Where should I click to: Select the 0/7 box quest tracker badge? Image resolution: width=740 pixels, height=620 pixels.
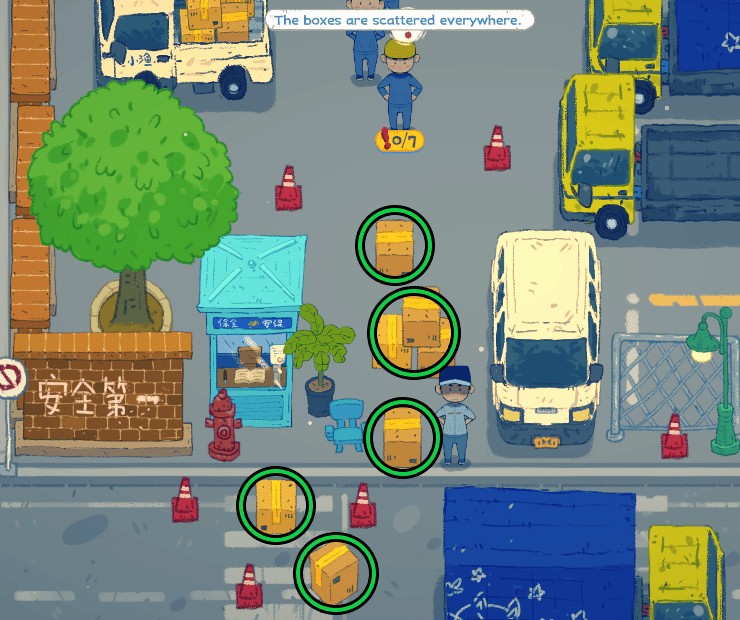tap(400, 140)
